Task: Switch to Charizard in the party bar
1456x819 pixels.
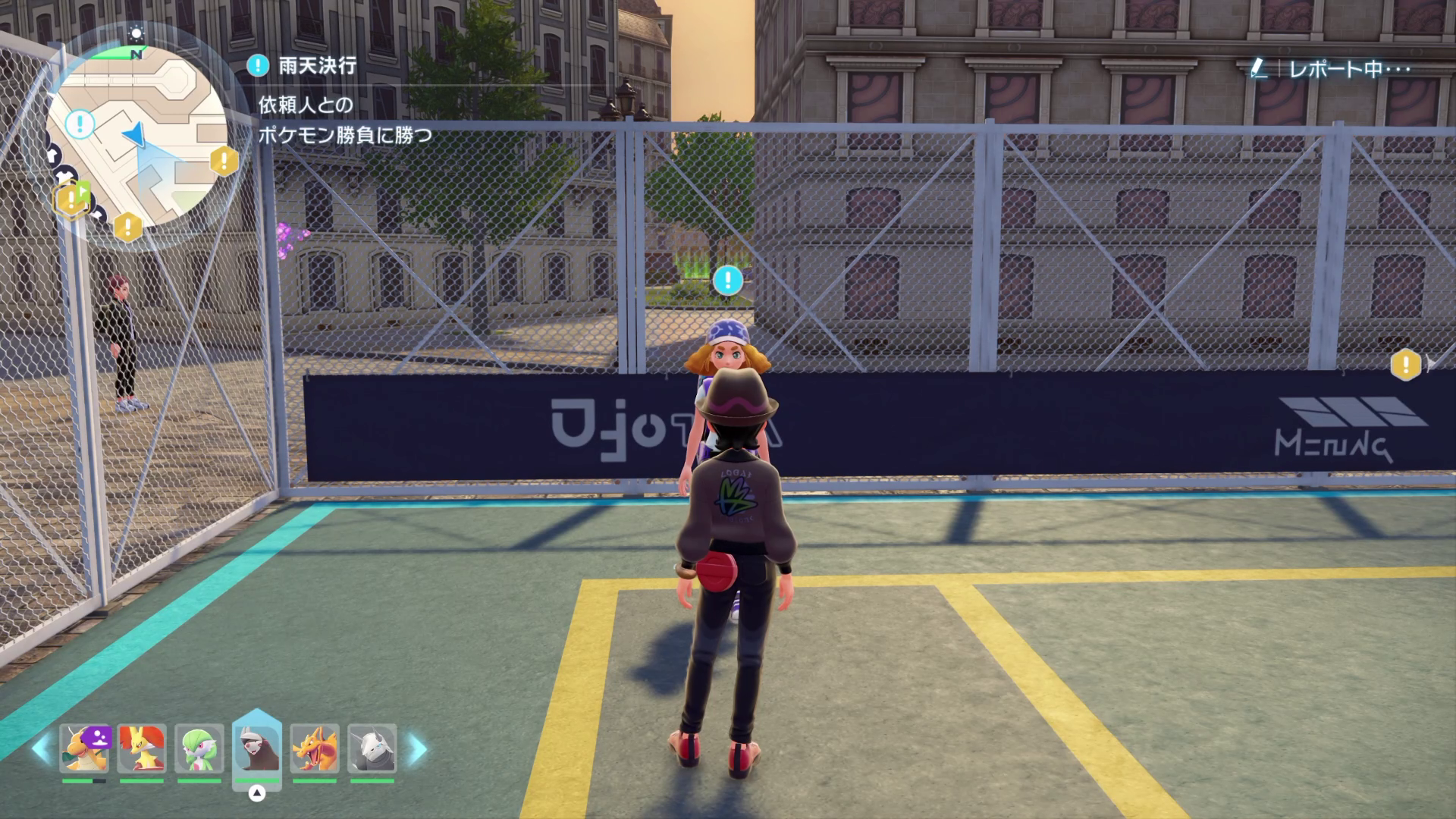Action: 315,749
